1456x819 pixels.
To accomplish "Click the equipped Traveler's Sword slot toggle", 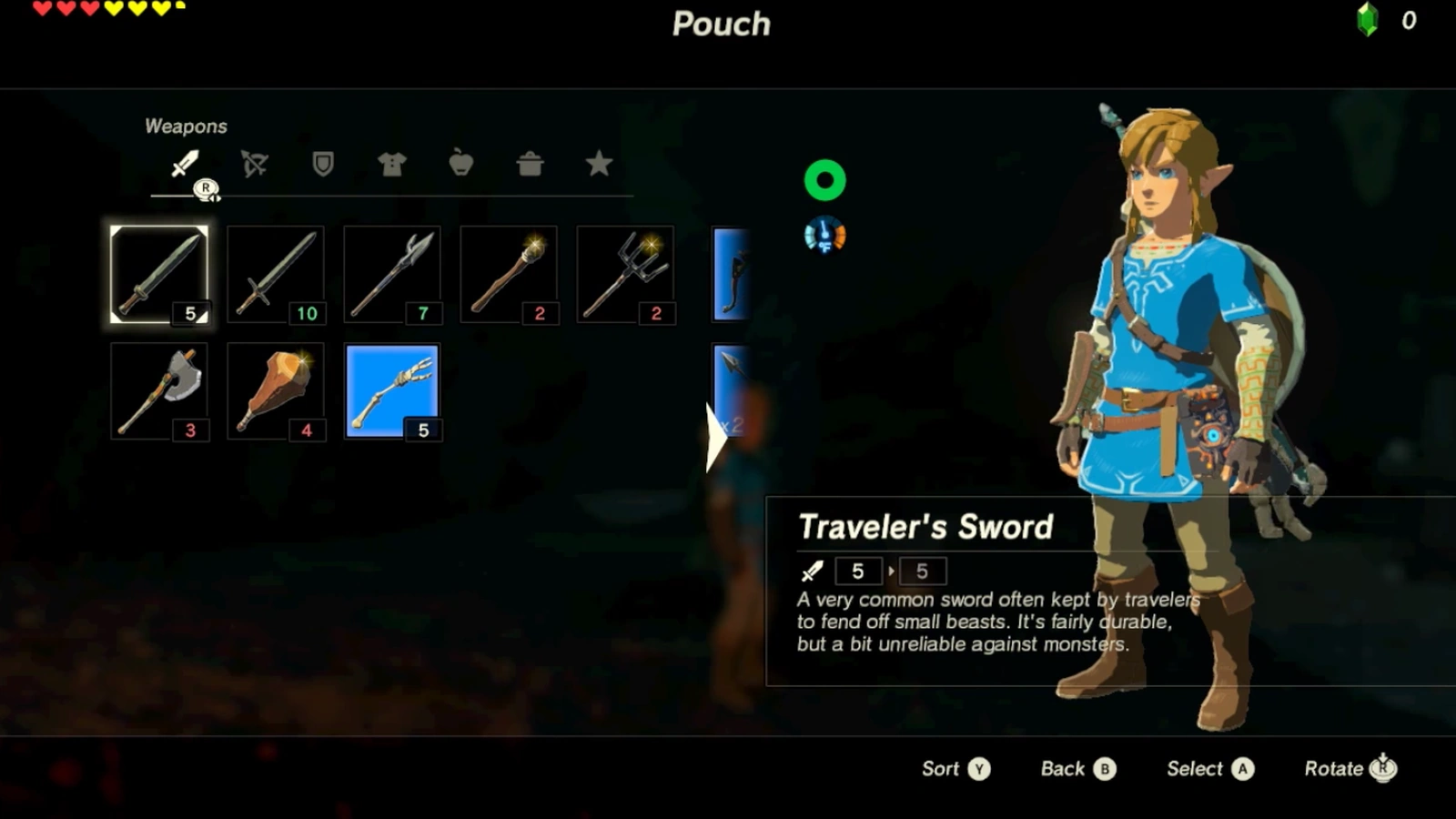I will pos(160,274).
